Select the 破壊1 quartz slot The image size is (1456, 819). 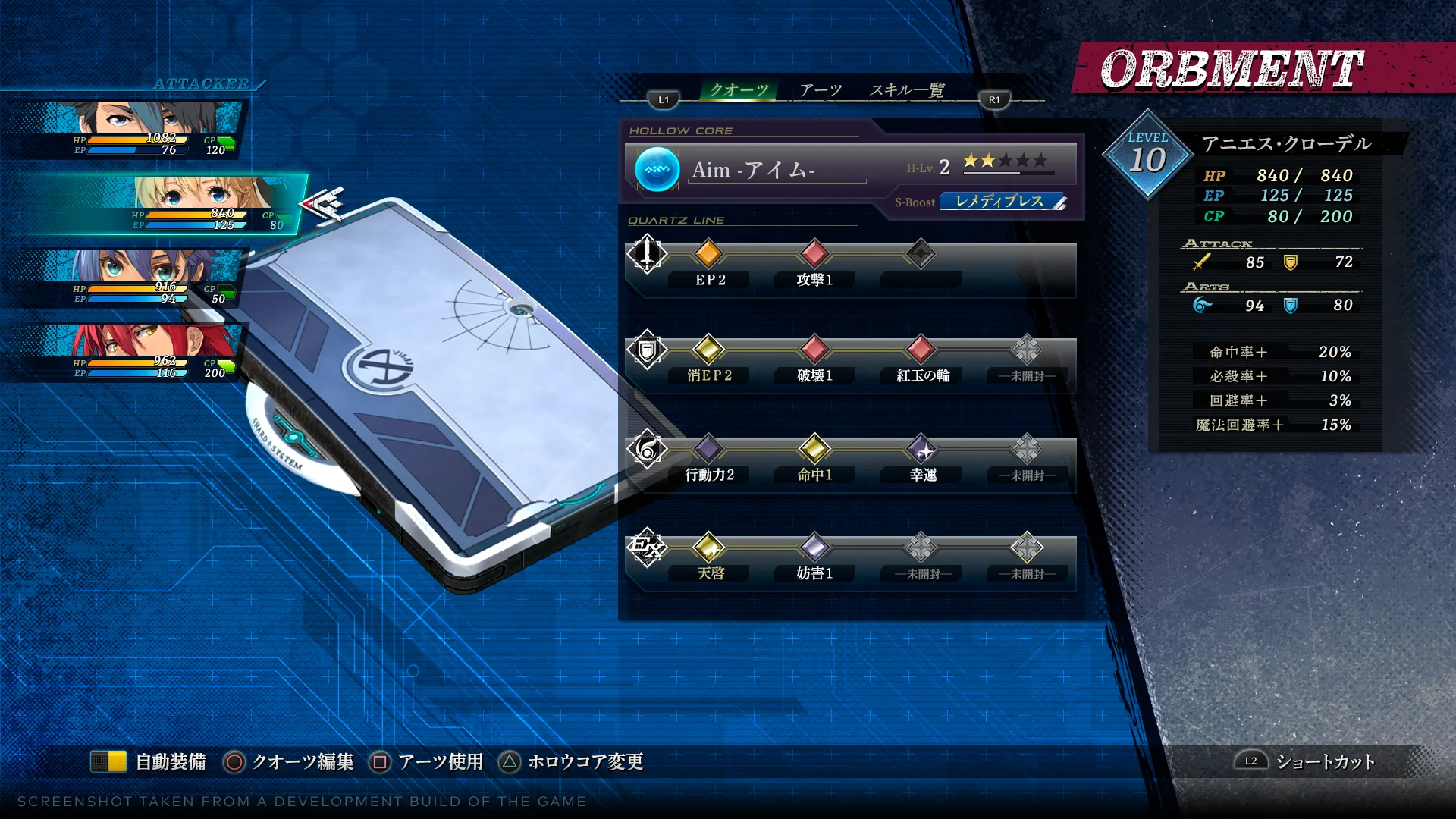[814, 350]
